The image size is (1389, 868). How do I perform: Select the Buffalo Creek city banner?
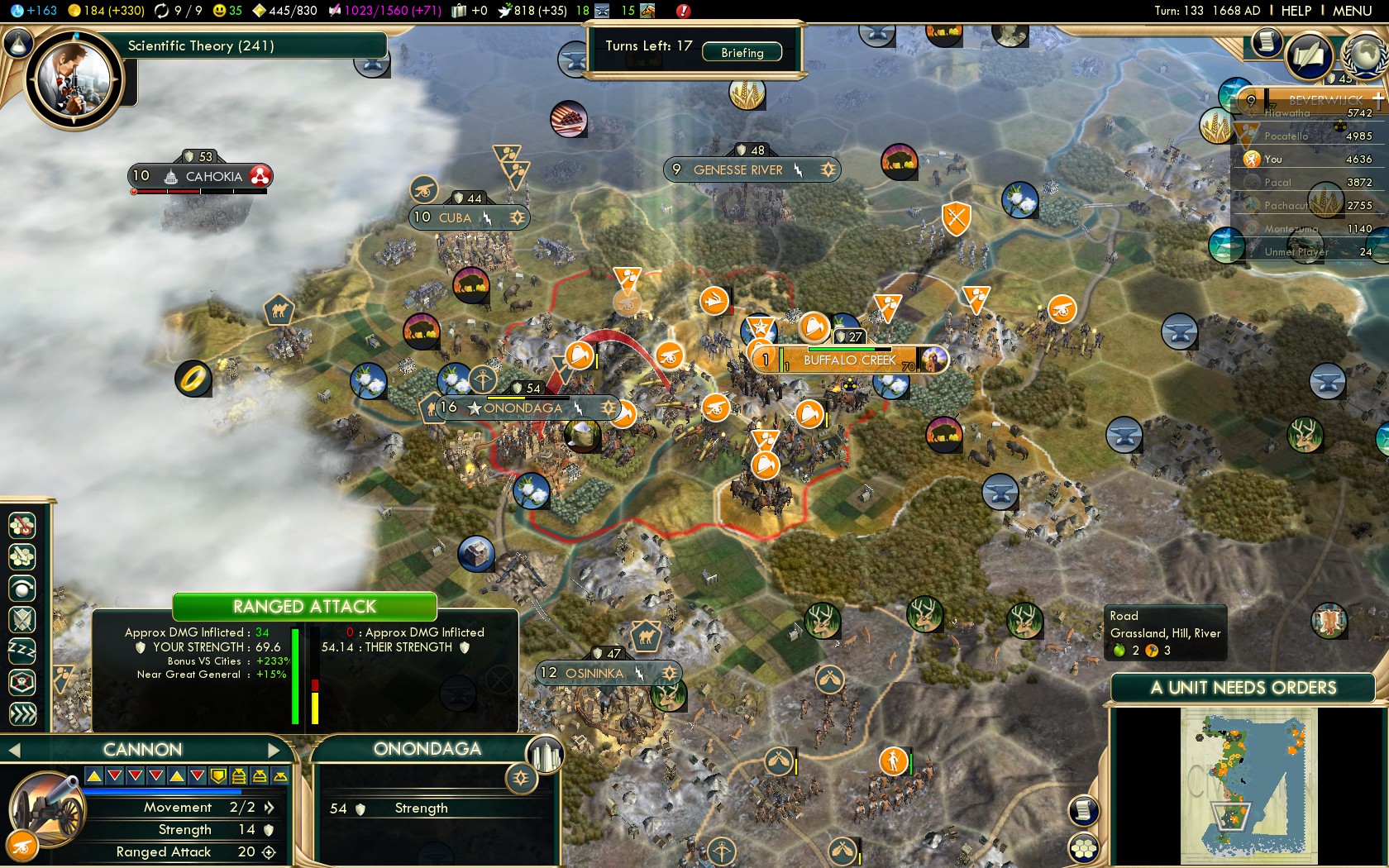pyautogui.click(x=849, y=360)
